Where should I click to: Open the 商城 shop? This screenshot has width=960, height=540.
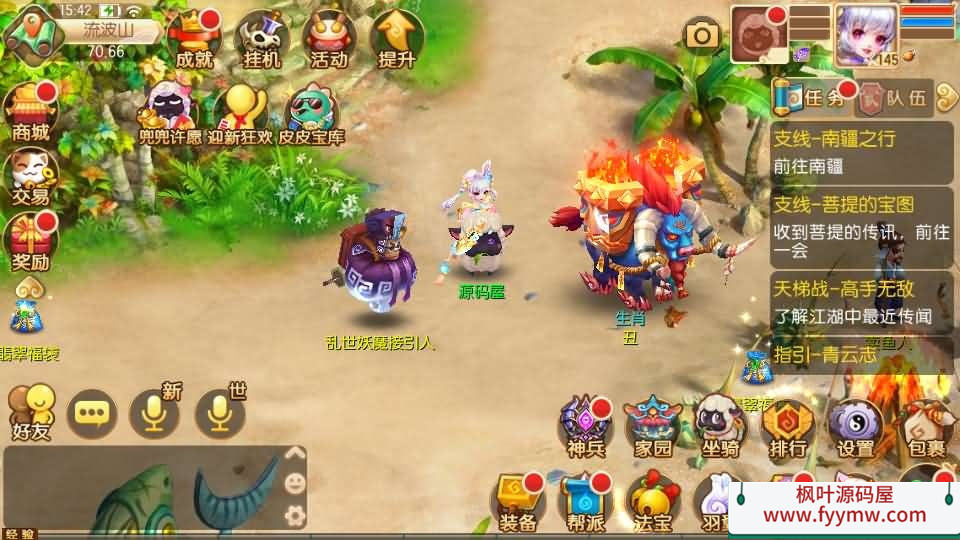click(x=30, y=110)
